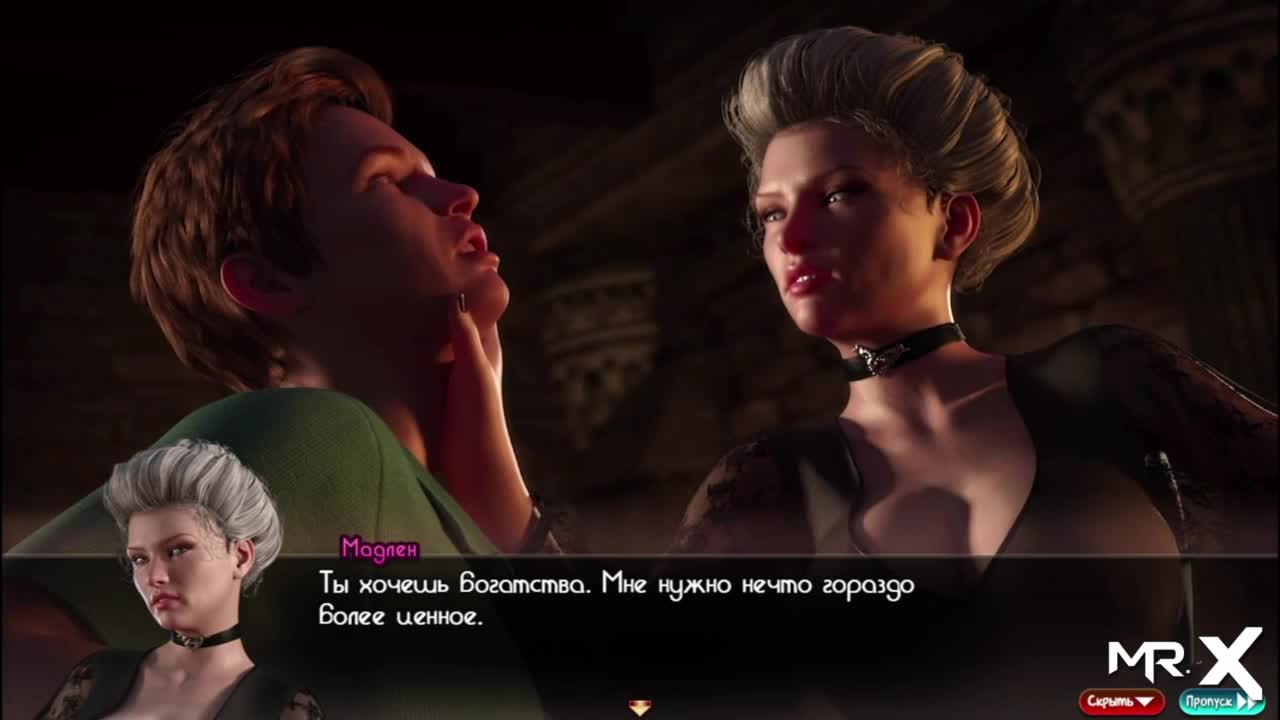The image size is (1280, 720).
Task: Hide the dialogue box with Скрыть
Action: [1120, 701]
